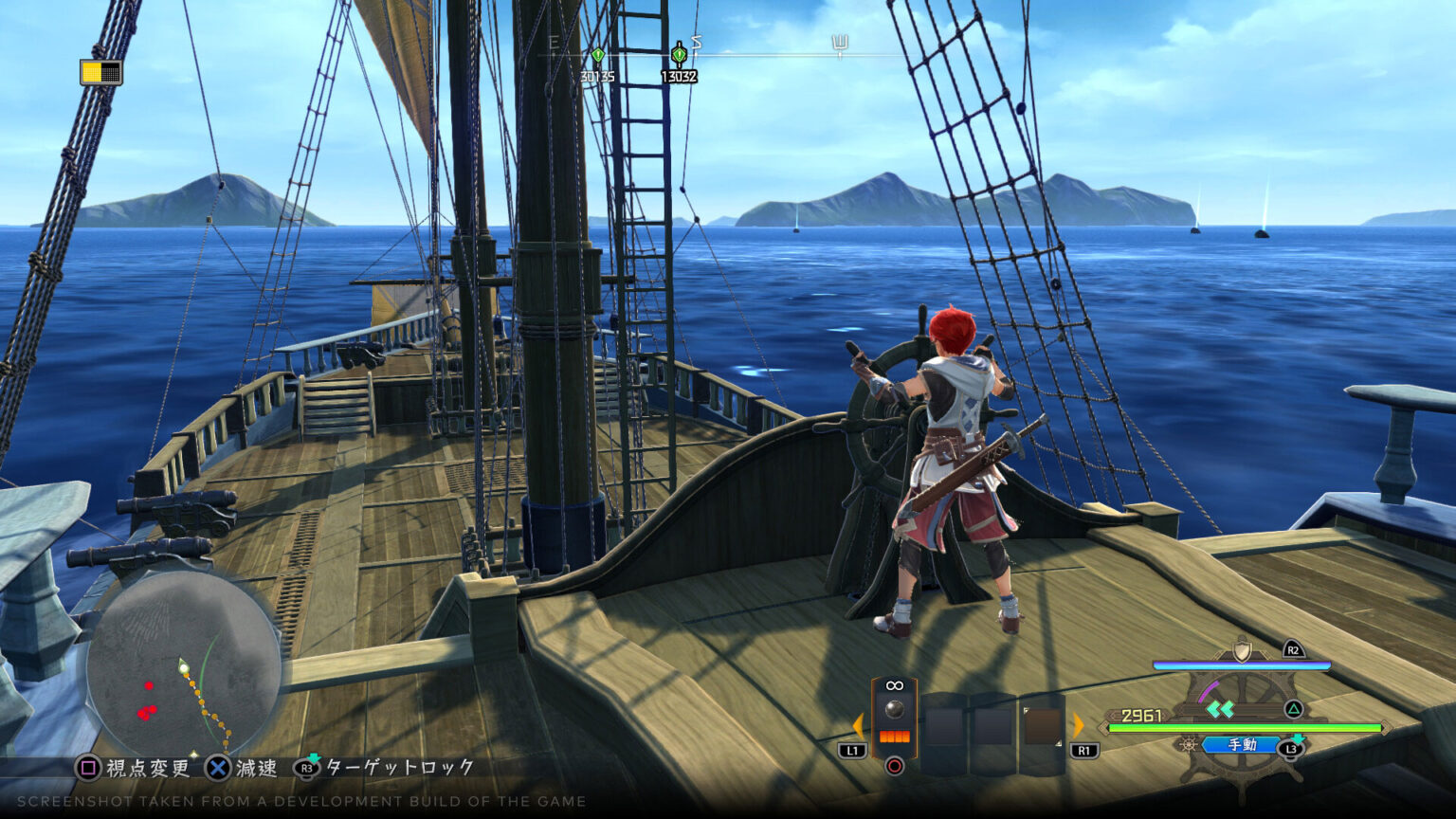This screenshot has width=1456, height=819.
Task: Click the green ship speed bar
Action: [x=1246, y=728]
